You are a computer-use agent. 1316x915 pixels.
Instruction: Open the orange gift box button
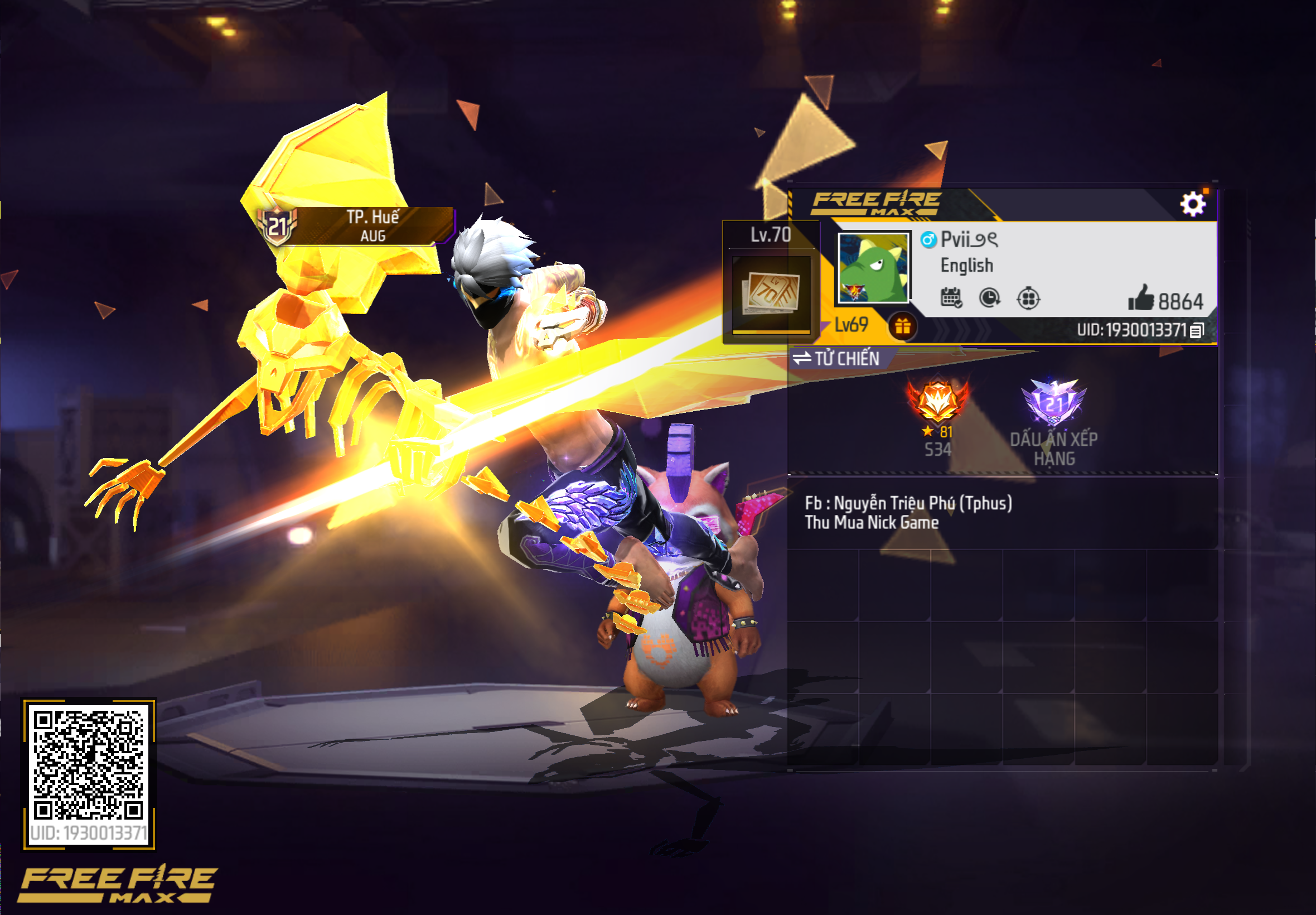point(902,326)
